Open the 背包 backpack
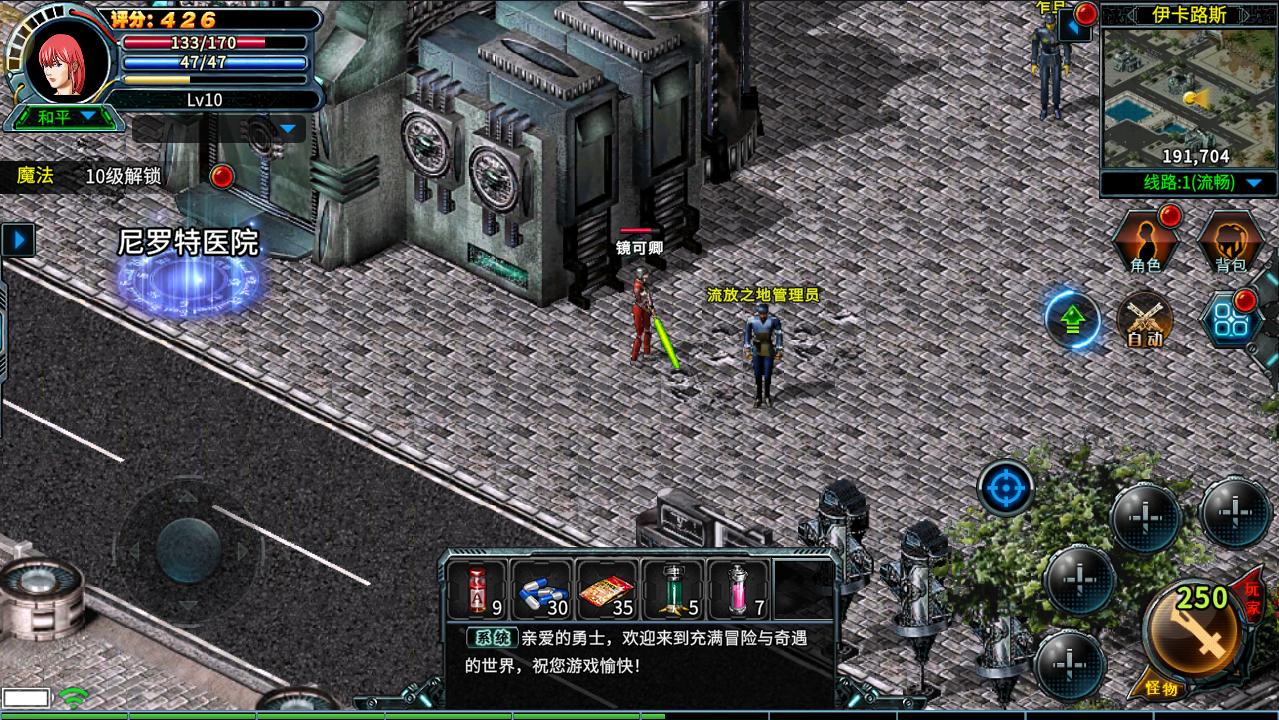Screen dimensions: 1279x720 [x=1230, y=243]
